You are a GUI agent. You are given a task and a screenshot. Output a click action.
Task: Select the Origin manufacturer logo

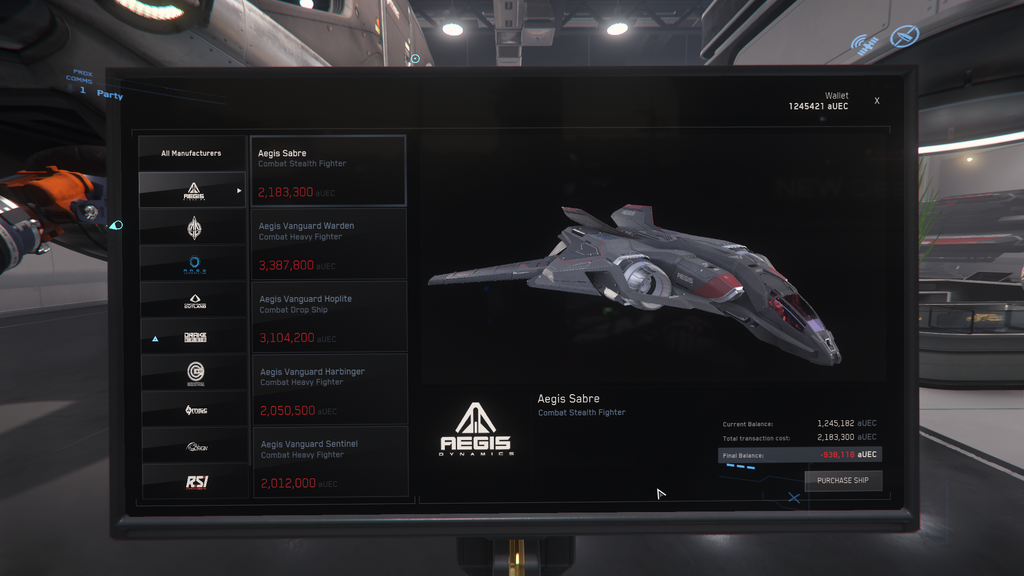tap(193, 447)
